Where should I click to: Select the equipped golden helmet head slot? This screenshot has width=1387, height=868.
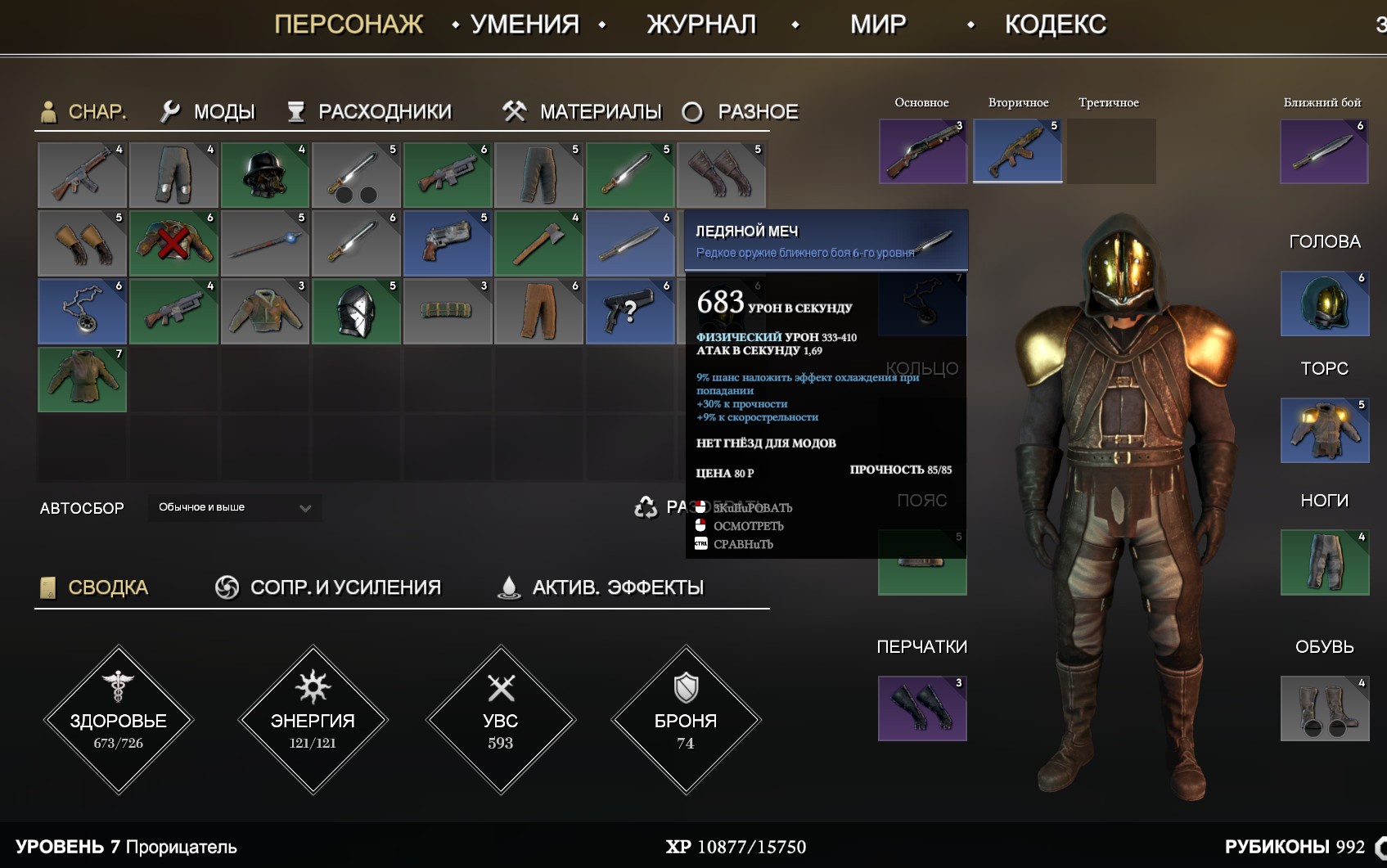click(1324, 304)
